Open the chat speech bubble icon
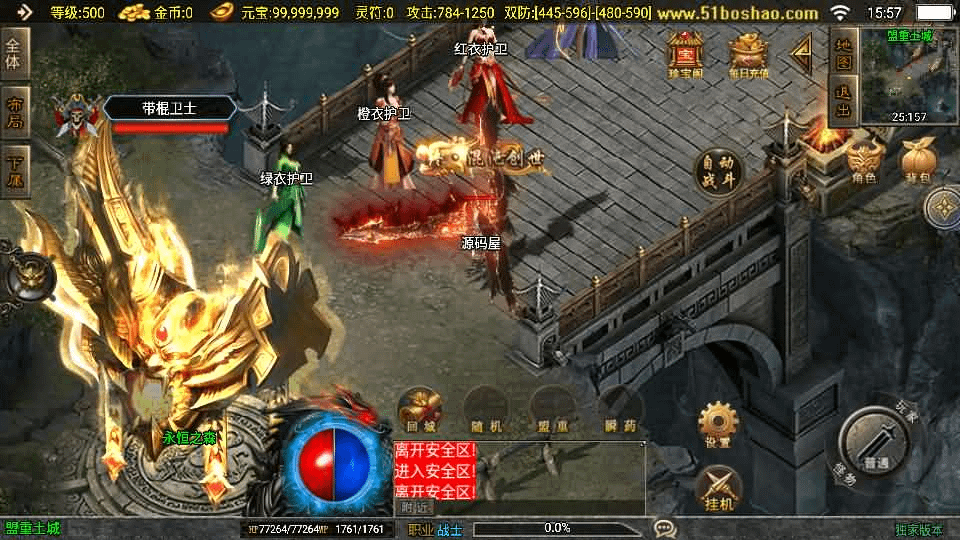The image size is (960, 540). [664, 528]
